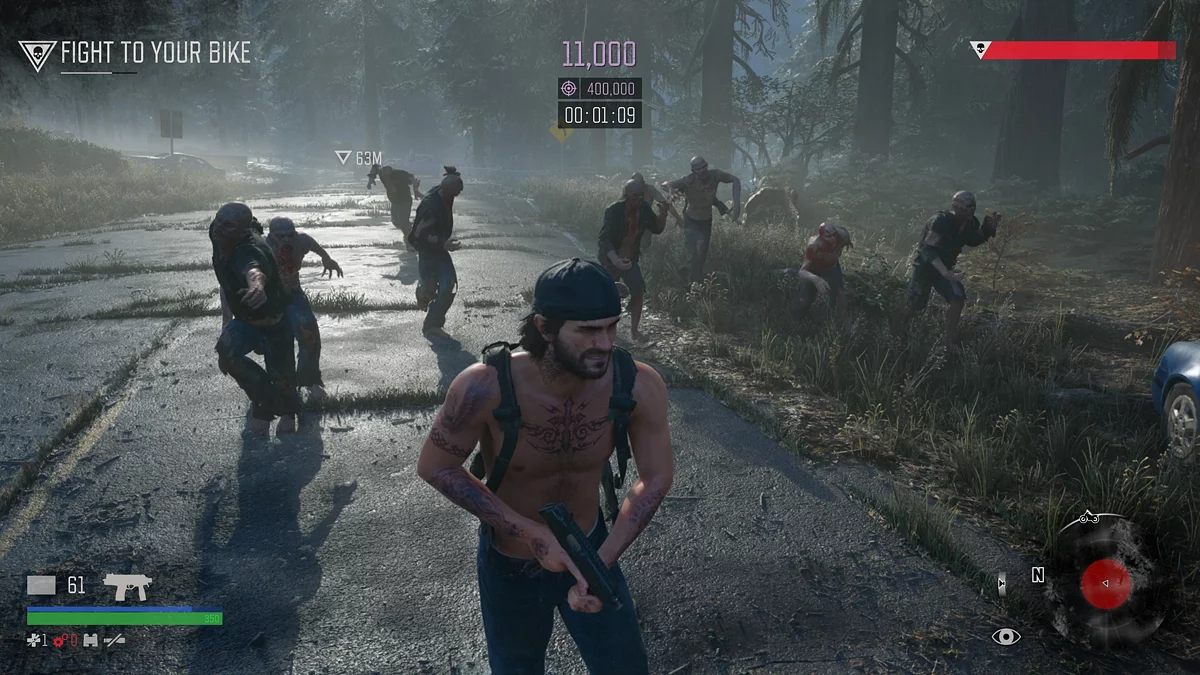This screenshot has height=675, width=1200.
Task: Click the skull icon beside the red bar
Action: pos(978,48)
